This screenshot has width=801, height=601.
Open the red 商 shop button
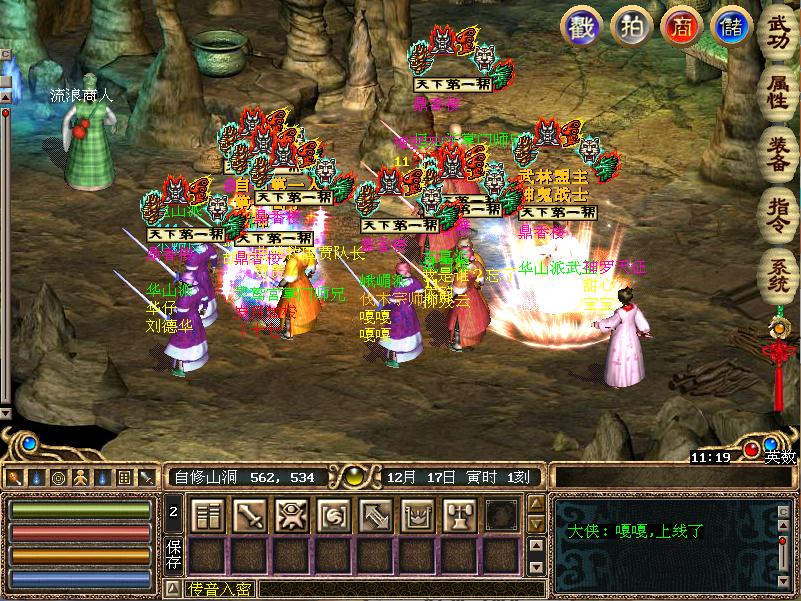[679, 26]
